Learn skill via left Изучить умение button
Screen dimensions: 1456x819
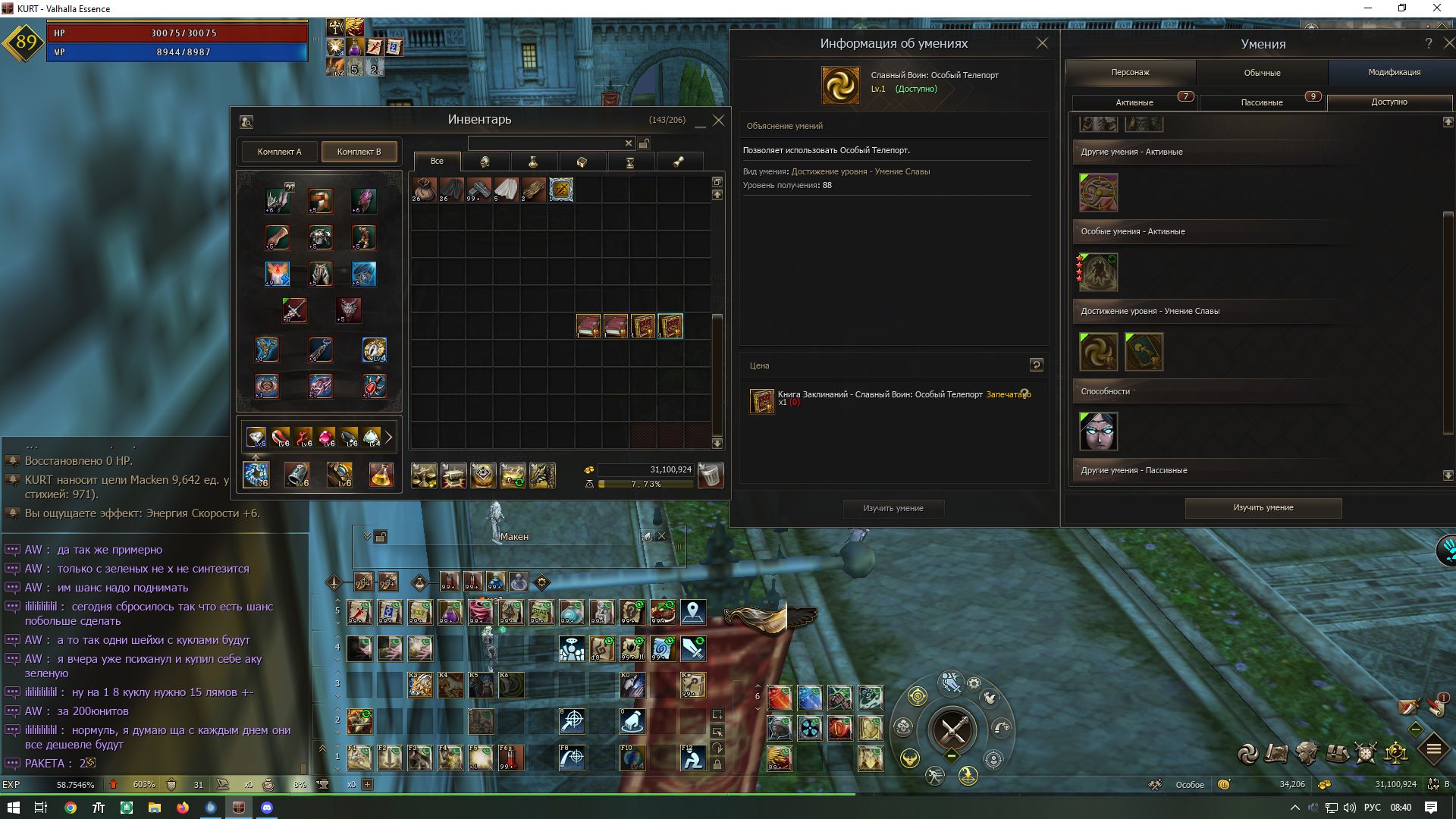tap(893, 508)
